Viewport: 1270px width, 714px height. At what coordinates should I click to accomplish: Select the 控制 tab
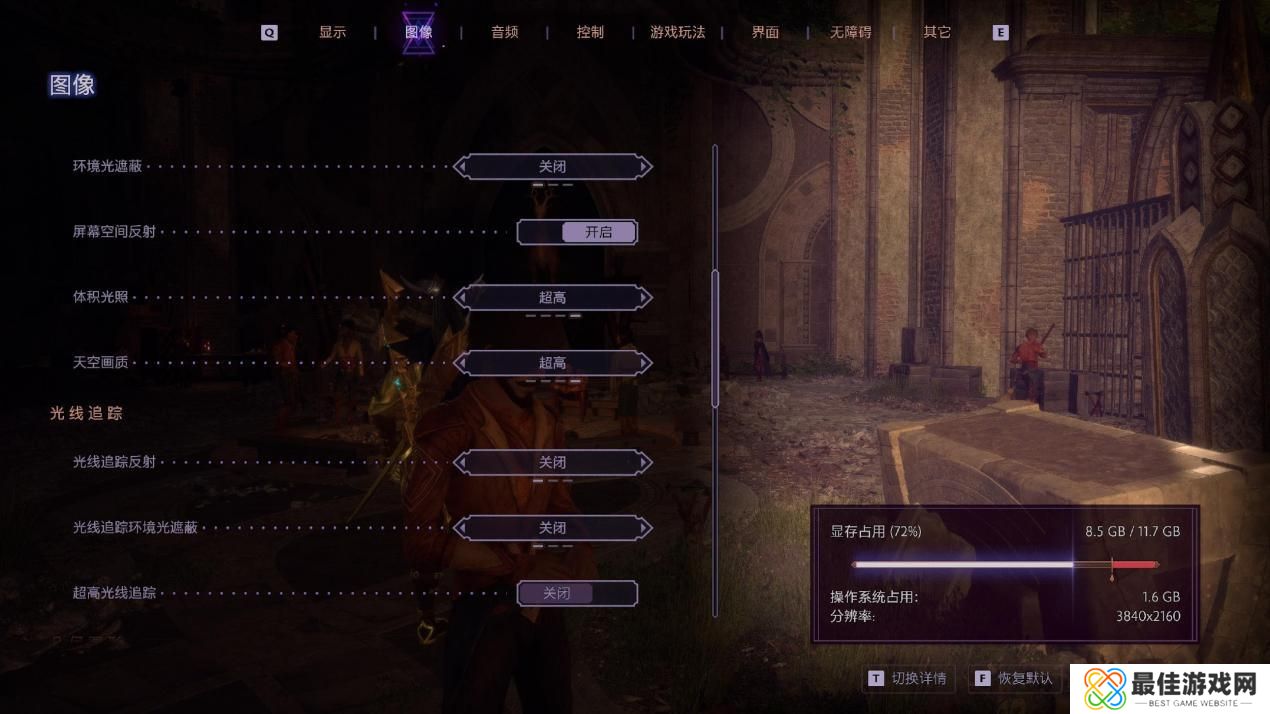(590, 32)
